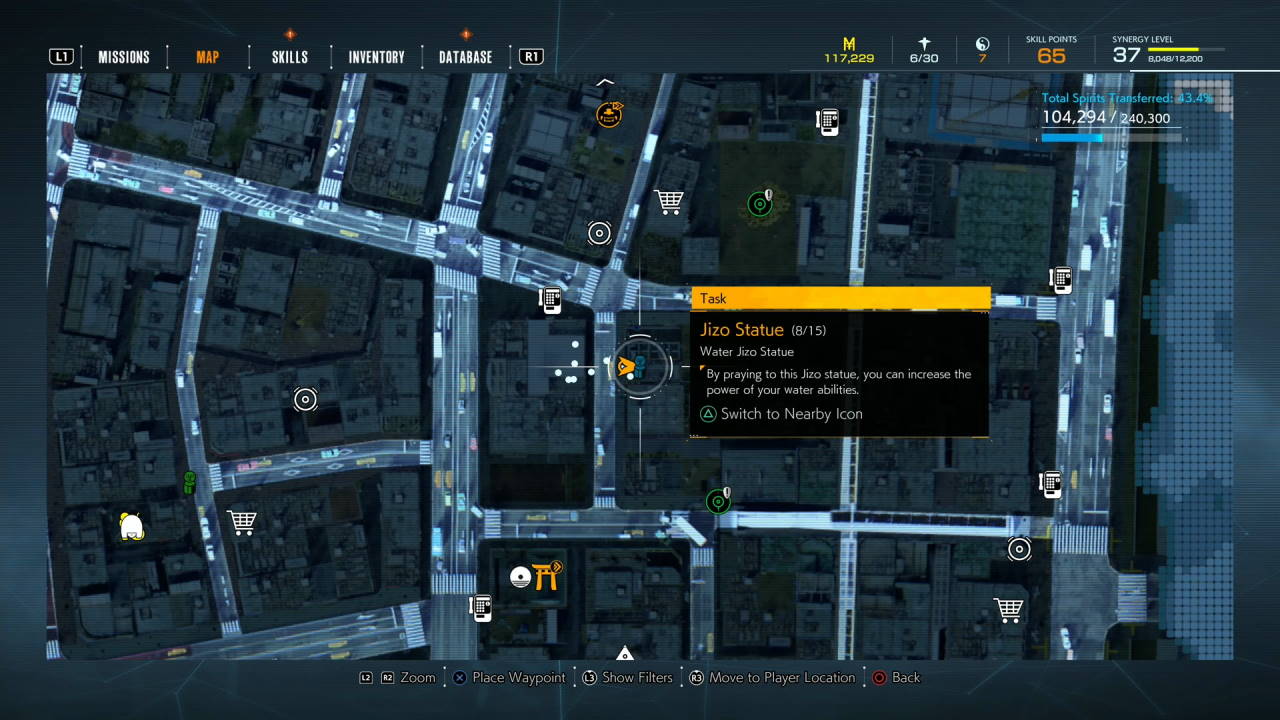Enable Move to Player Location
The image size is (1280, 720).
768,677
